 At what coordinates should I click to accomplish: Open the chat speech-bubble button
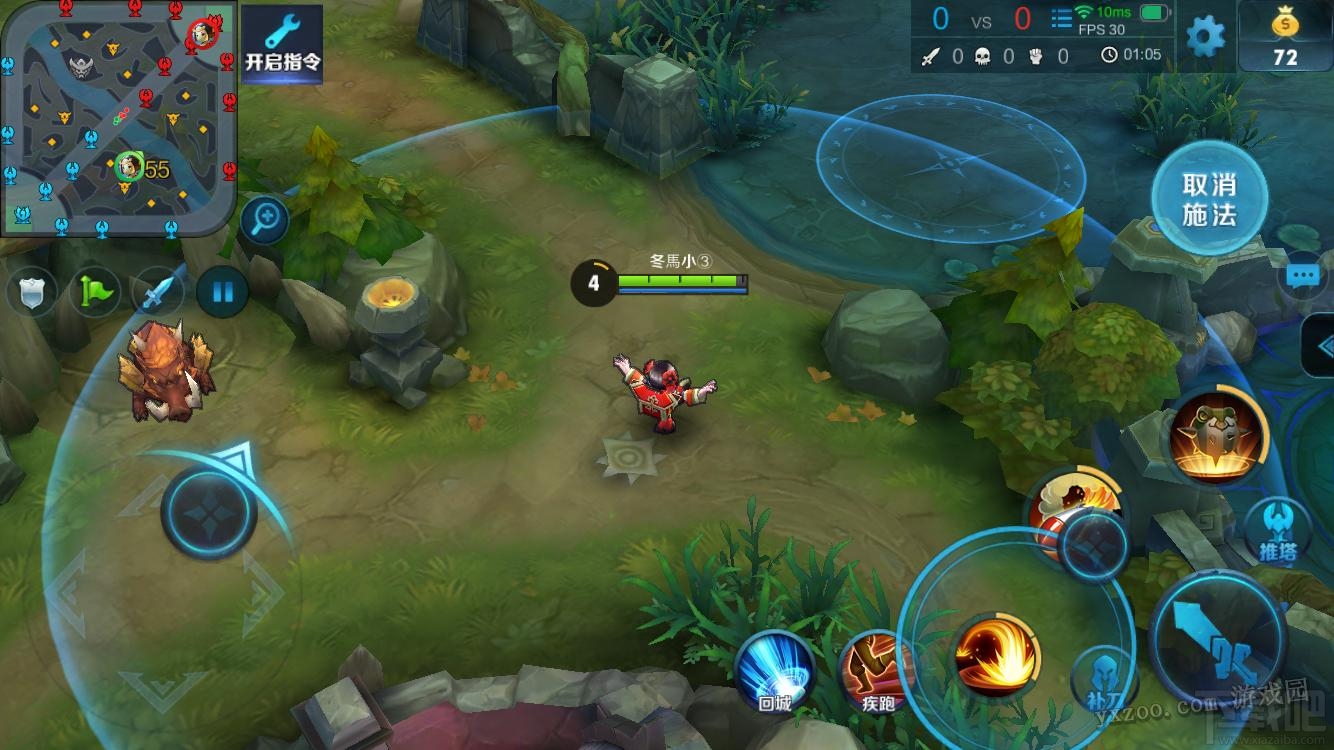(1303, 277)
